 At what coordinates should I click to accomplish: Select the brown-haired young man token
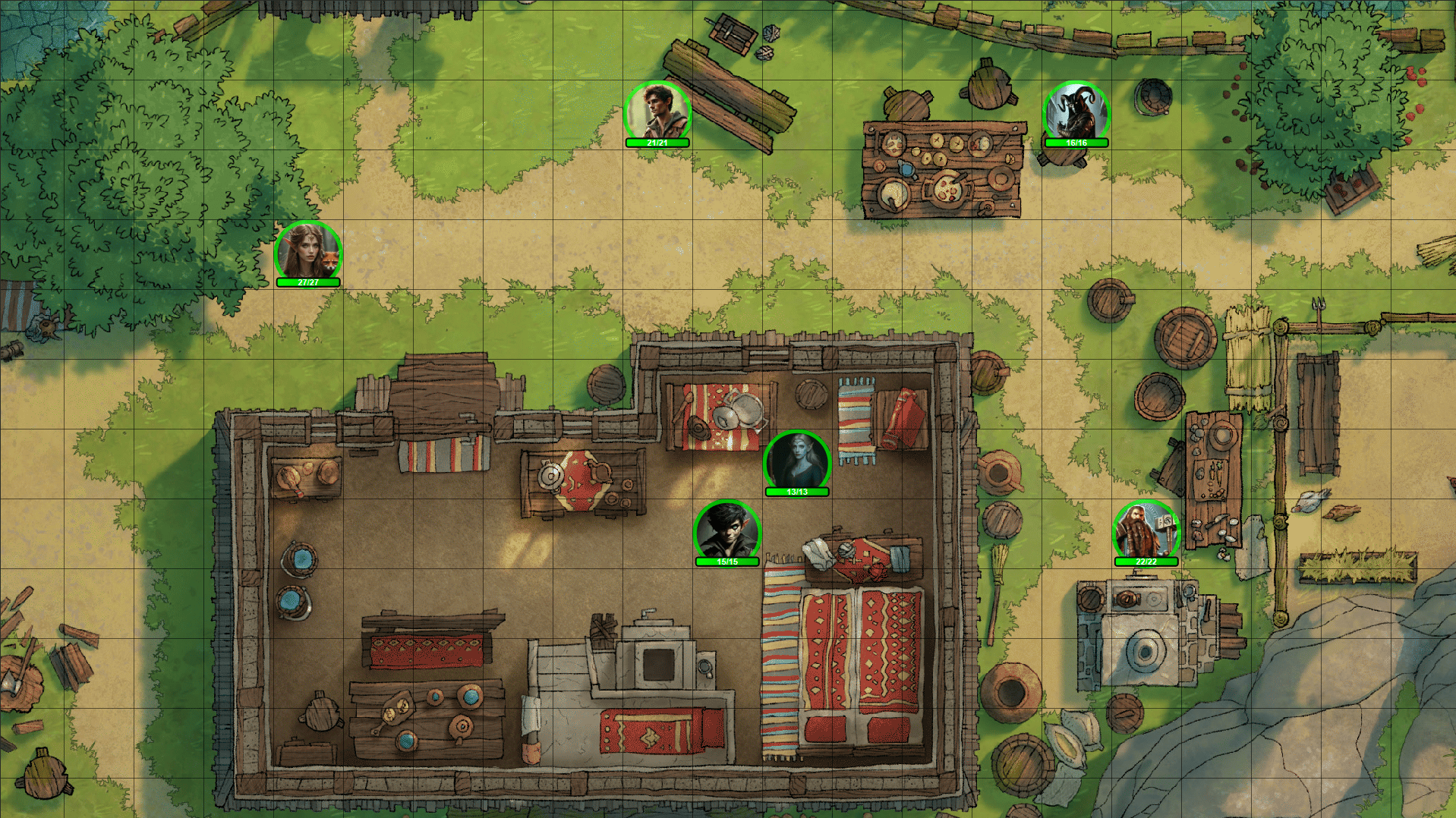pyautogui.click(x=657, y=112)
